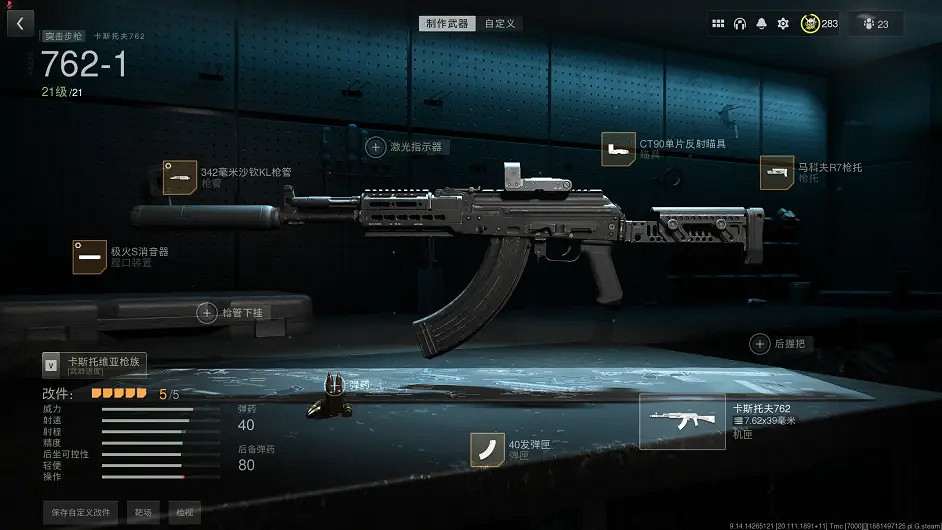Screen dimensions: 942x530
Task: Select the 卡斯托夫762 receiver tile
Action: (682, 421)
